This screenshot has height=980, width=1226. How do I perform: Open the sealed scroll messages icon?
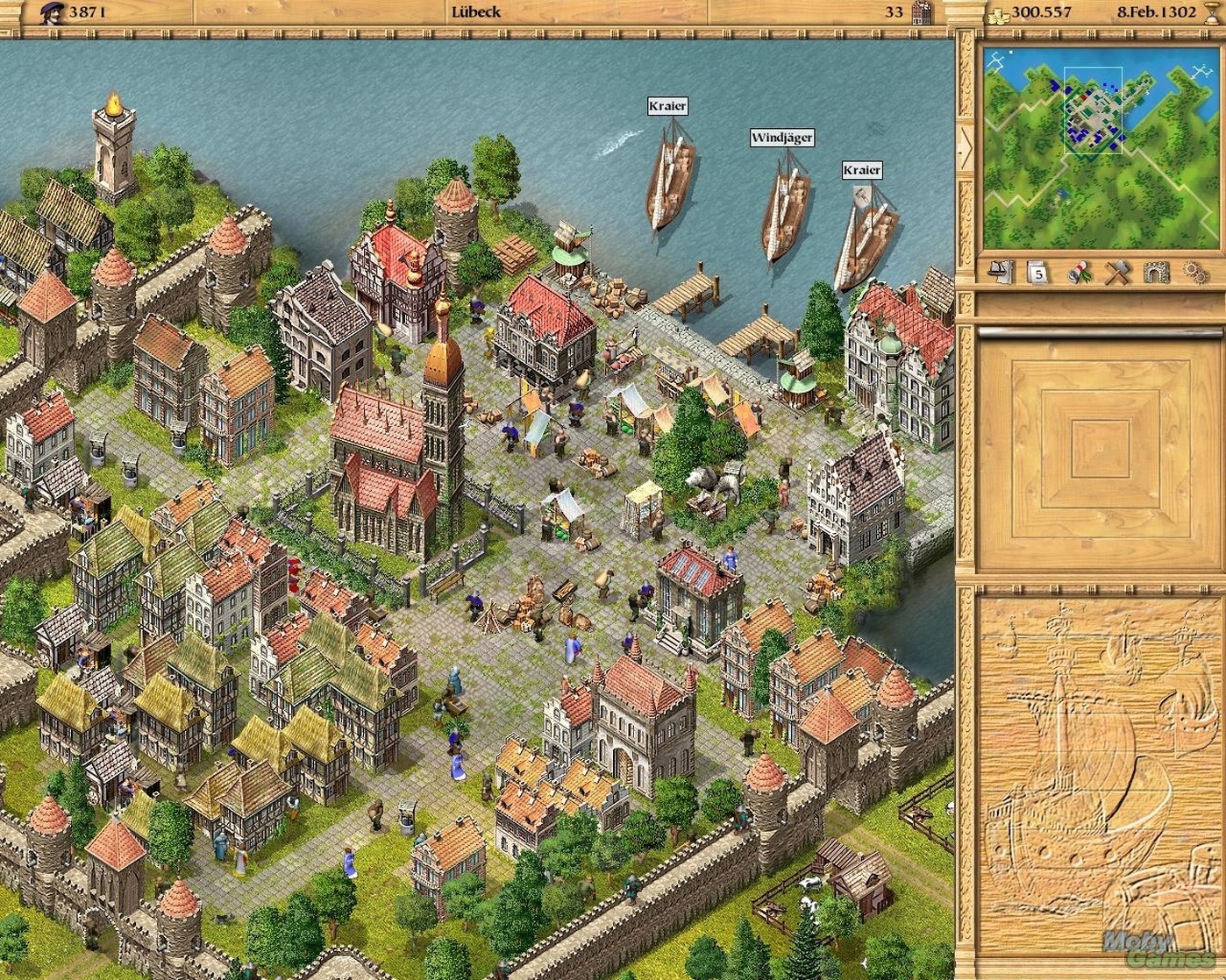click(1078, 273)
